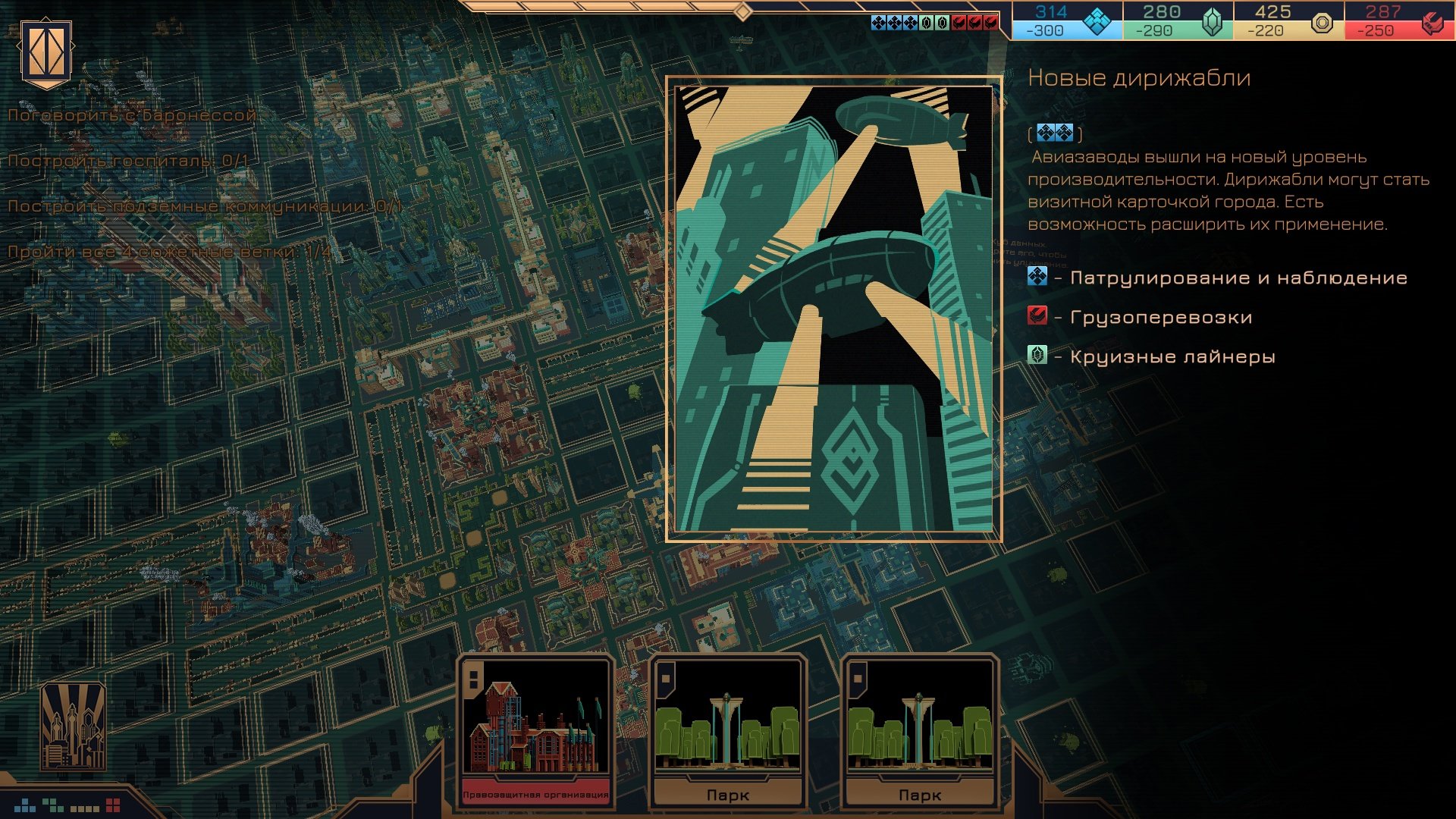Click the Построить подземные коммуникации objective

click(x=205, y=206)
